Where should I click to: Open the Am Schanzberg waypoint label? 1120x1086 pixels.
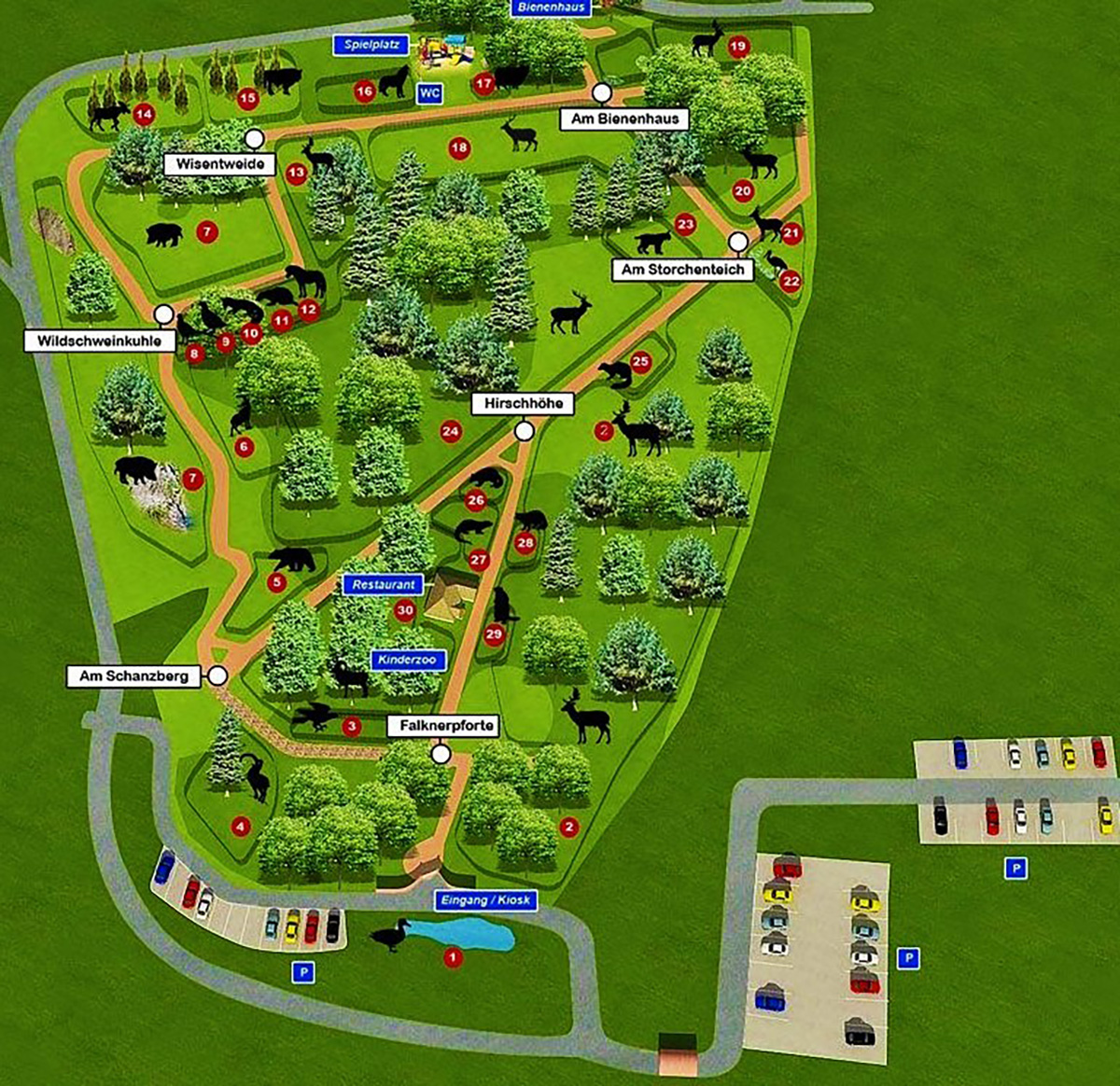[x=133, y=675]
